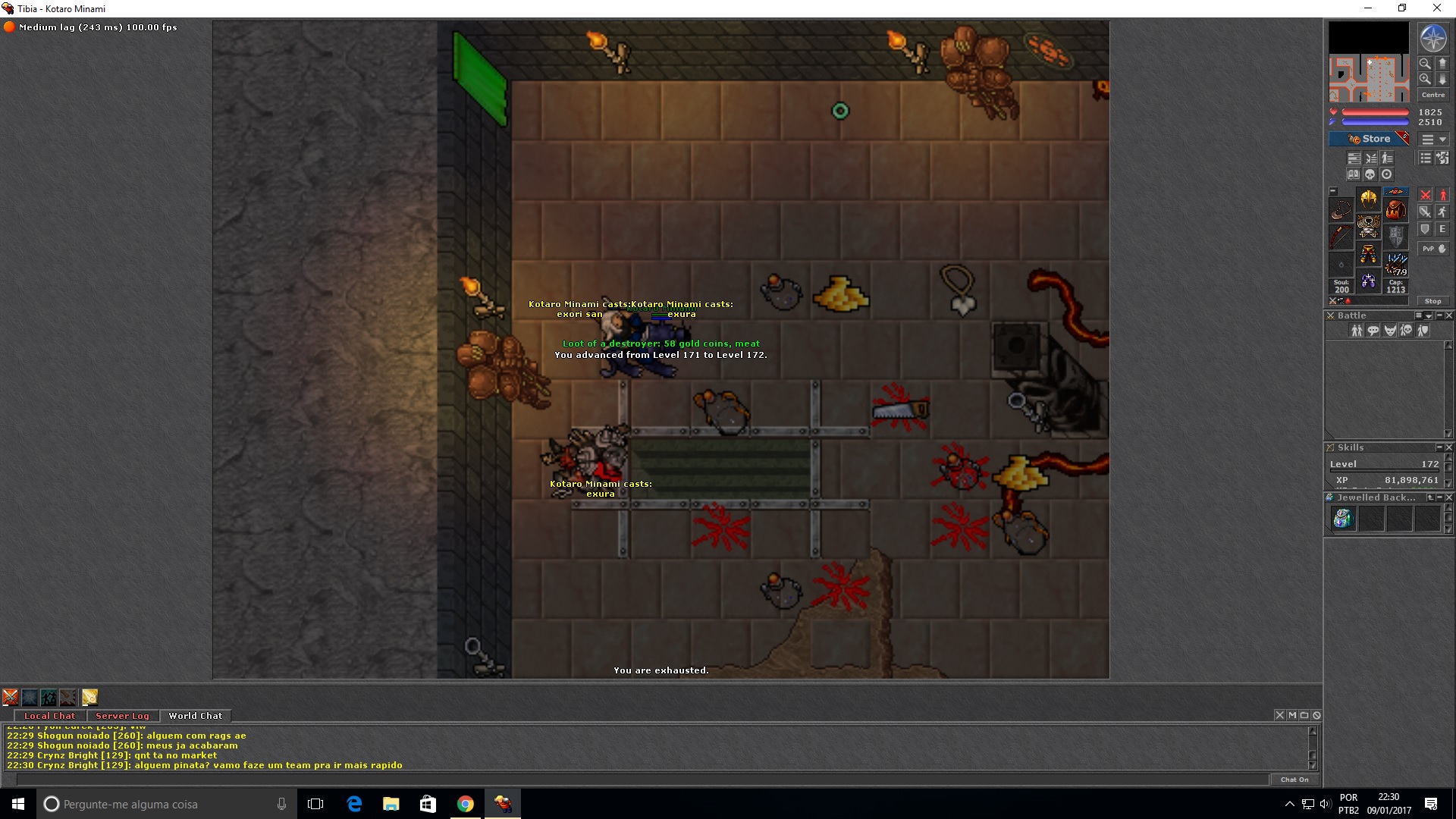The image size is (1456, 819).
Task: Select the World Chat tab
Action: [x=195, y=716]
